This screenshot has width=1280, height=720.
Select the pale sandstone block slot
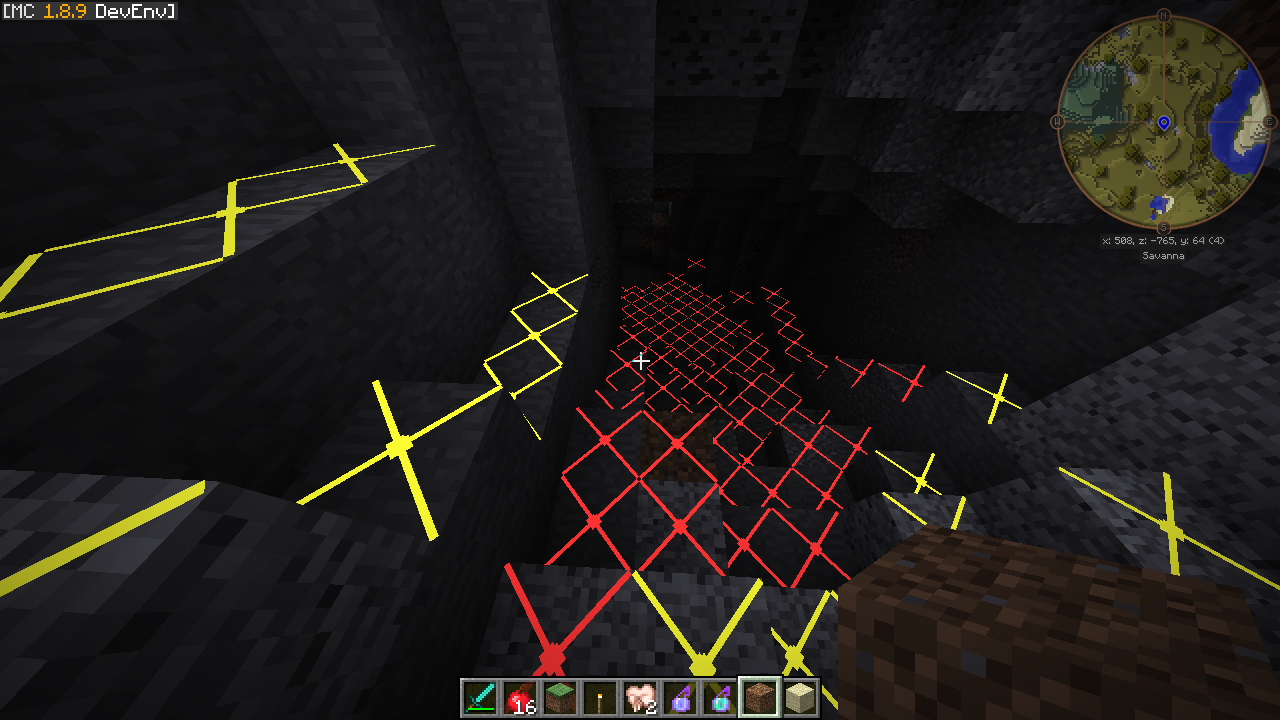click(800, 698)
